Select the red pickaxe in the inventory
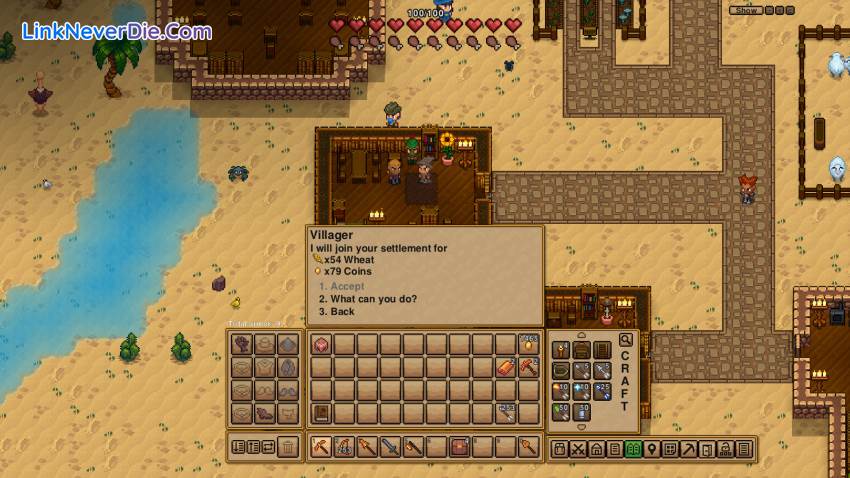Viewport: 850px width, 478px height. pyautogui.click(x=528, y=368)
